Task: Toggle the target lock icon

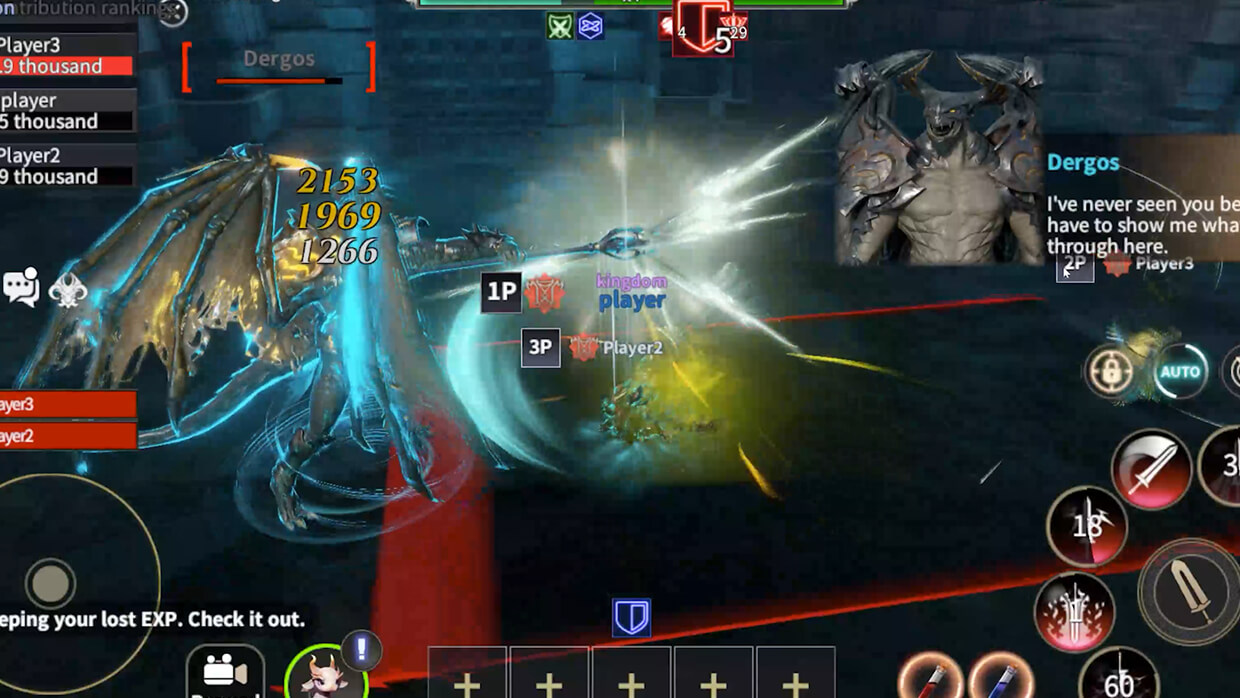Action: tap(1110, 372)
